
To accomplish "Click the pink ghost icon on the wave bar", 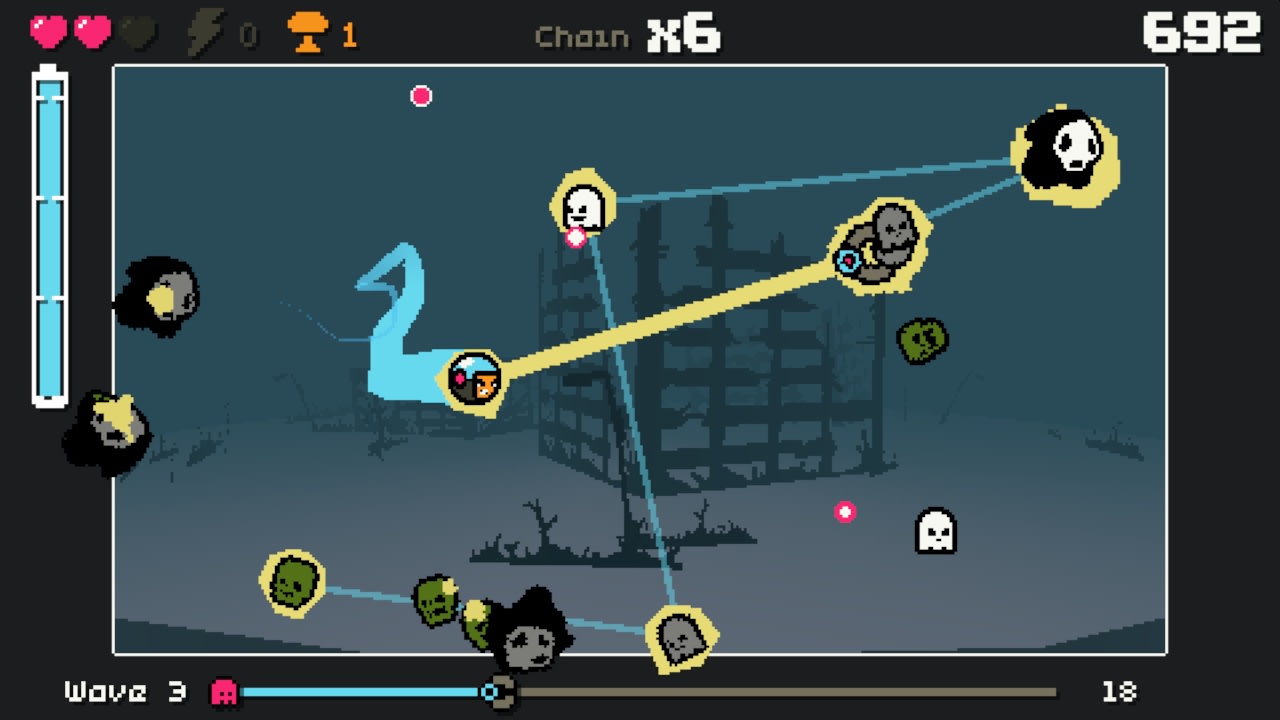I will 222,690.
